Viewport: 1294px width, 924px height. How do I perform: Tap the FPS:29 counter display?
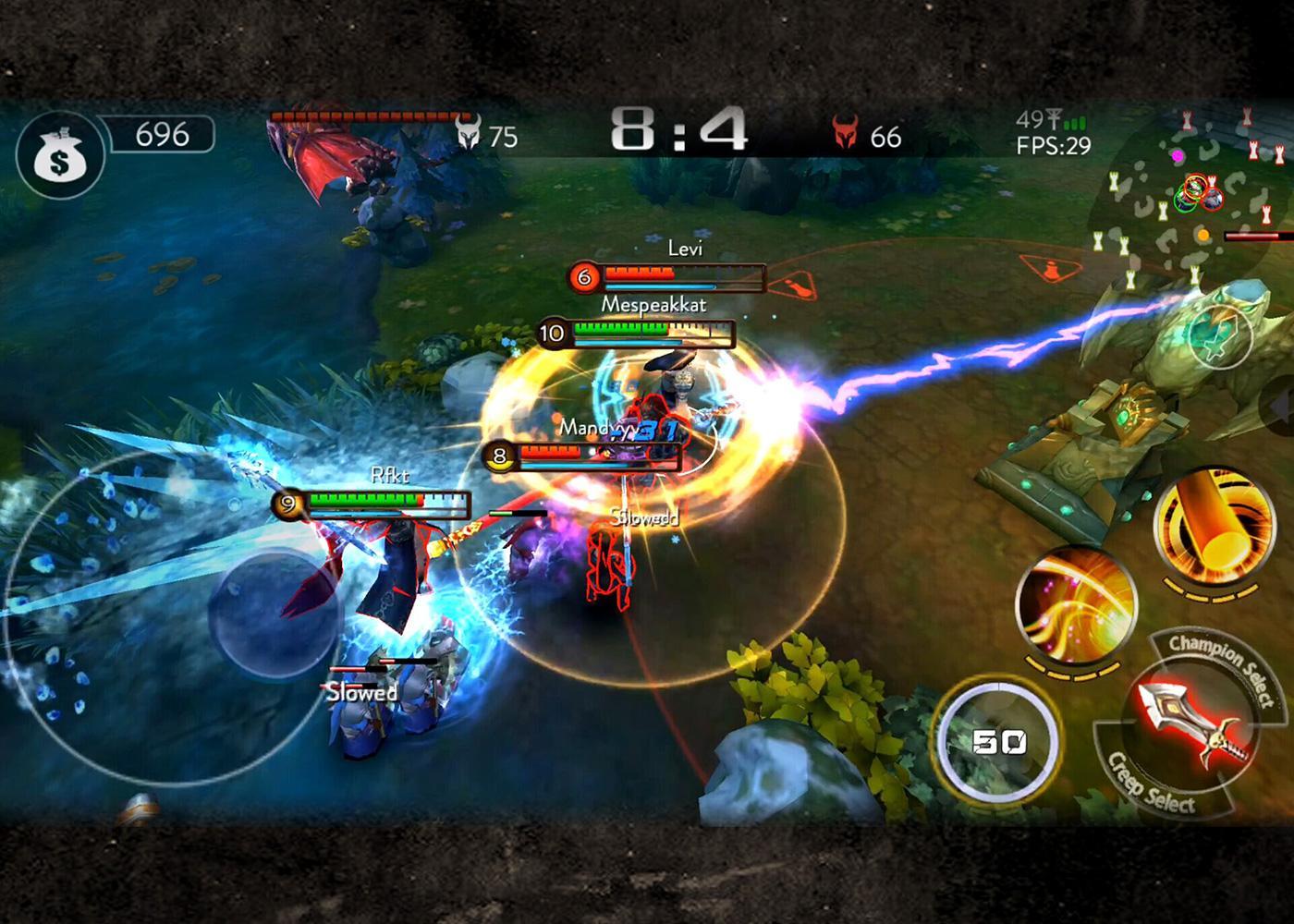tap(1053, 143)
